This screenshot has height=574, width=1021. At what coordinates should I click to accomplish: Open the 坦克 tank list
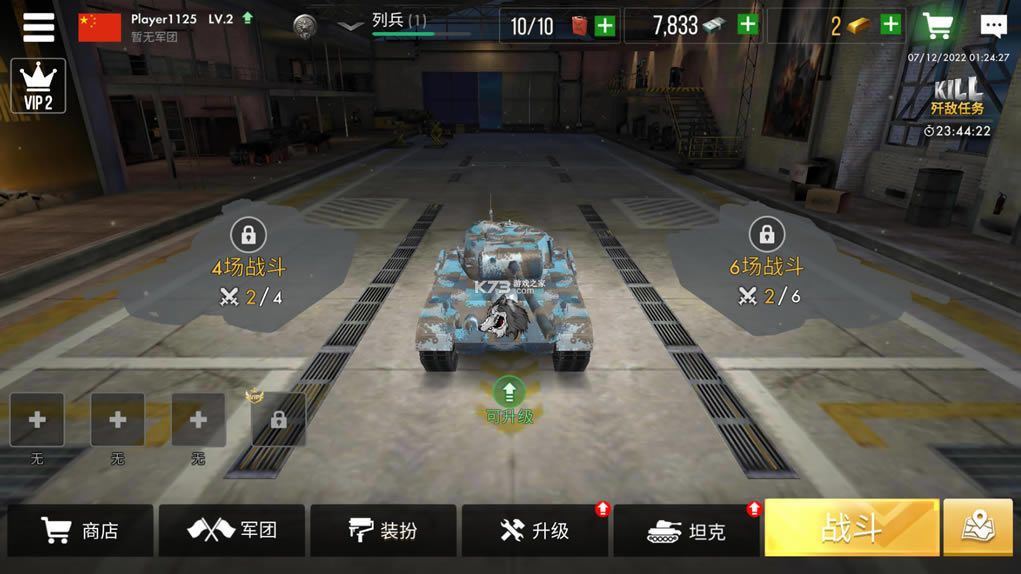(687, 530)
